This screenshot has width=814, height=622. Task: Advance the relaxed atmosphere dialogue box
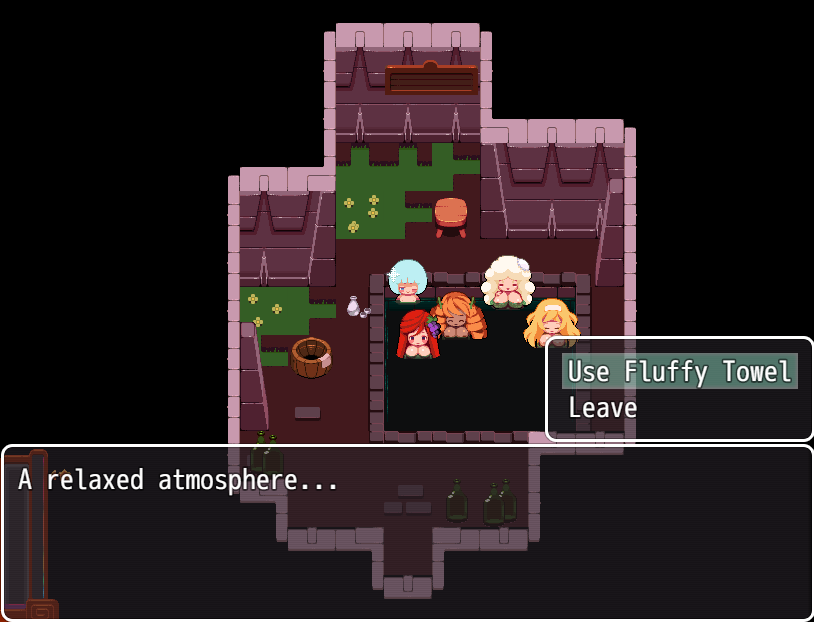pyautogui.click(x=406, y=532)
